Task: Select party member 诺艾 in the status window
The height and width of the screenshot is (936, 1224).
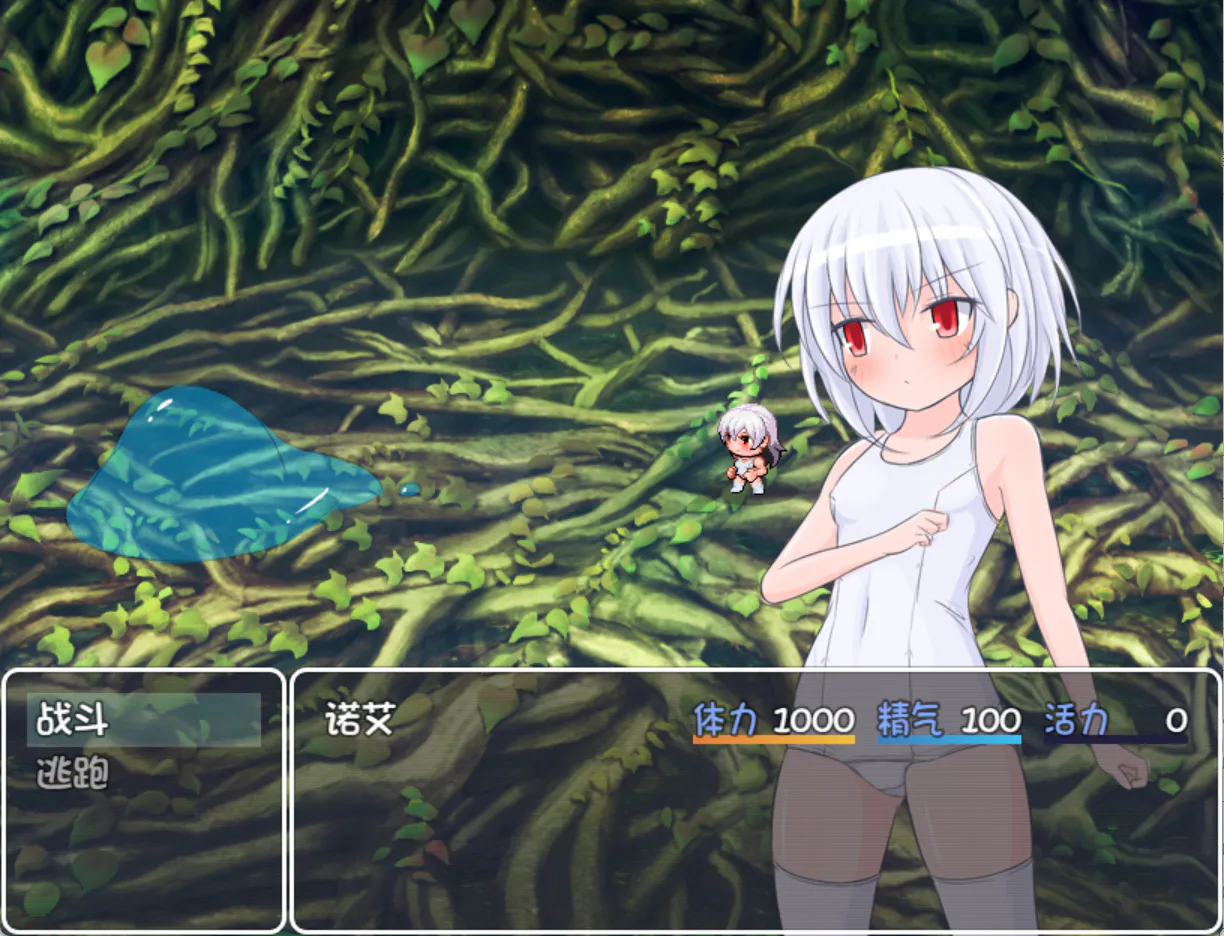Action: coord(362,720)
